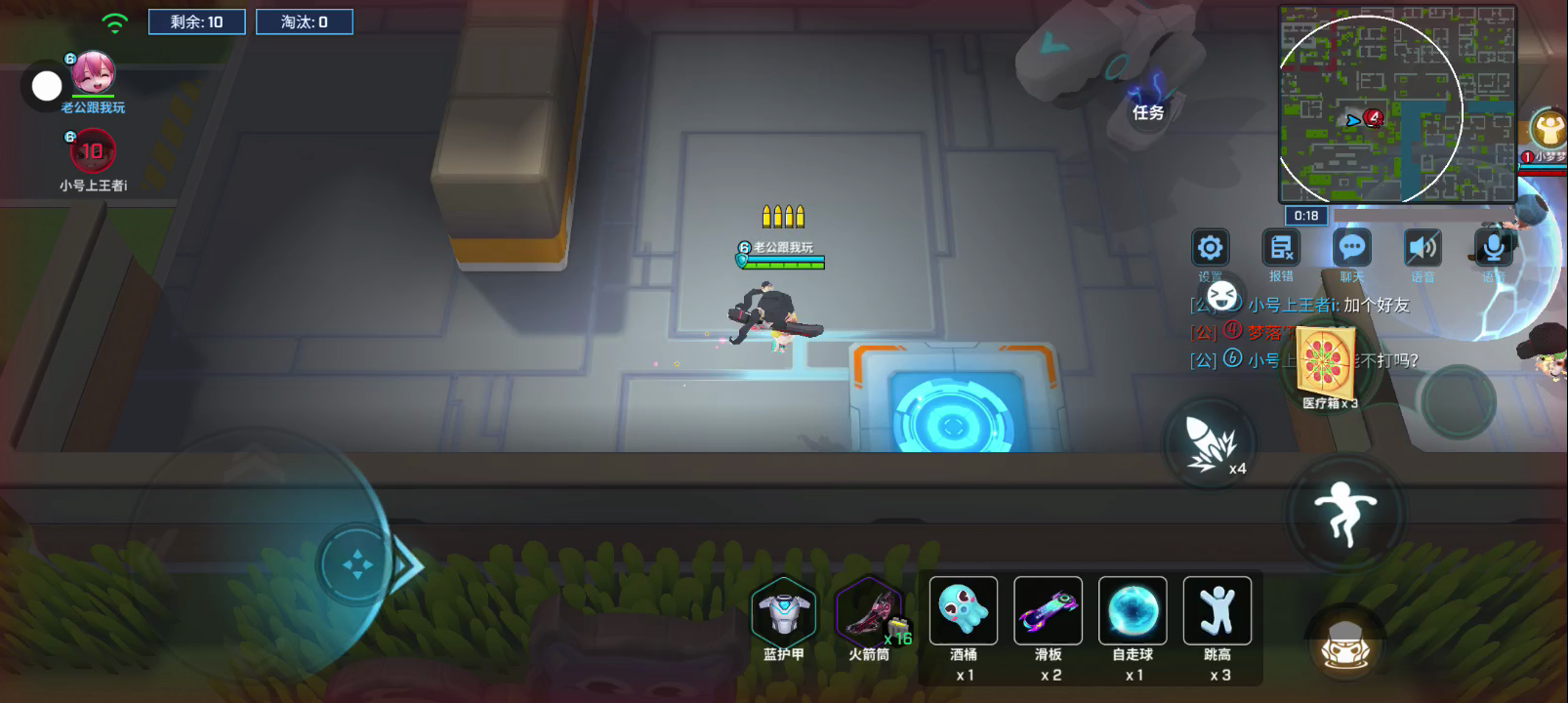Image resolution: width=1568 pixels, height=703 pixels.
Task: Select the 火箭筒 rocket launcher slot
Action: click(868, 612)
